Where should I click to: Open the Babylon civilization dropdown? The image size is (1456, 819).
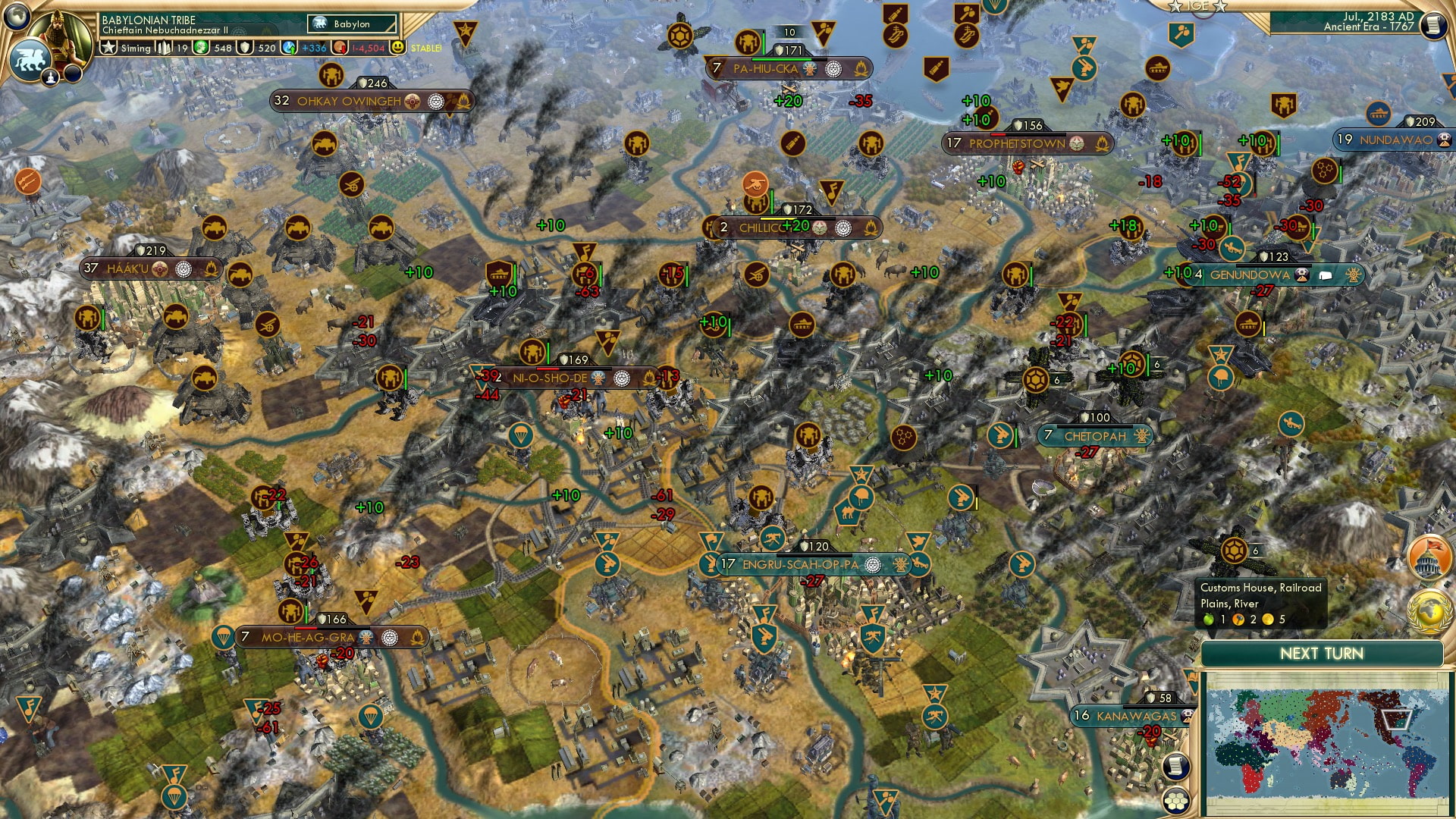click(x=350, y=24)
